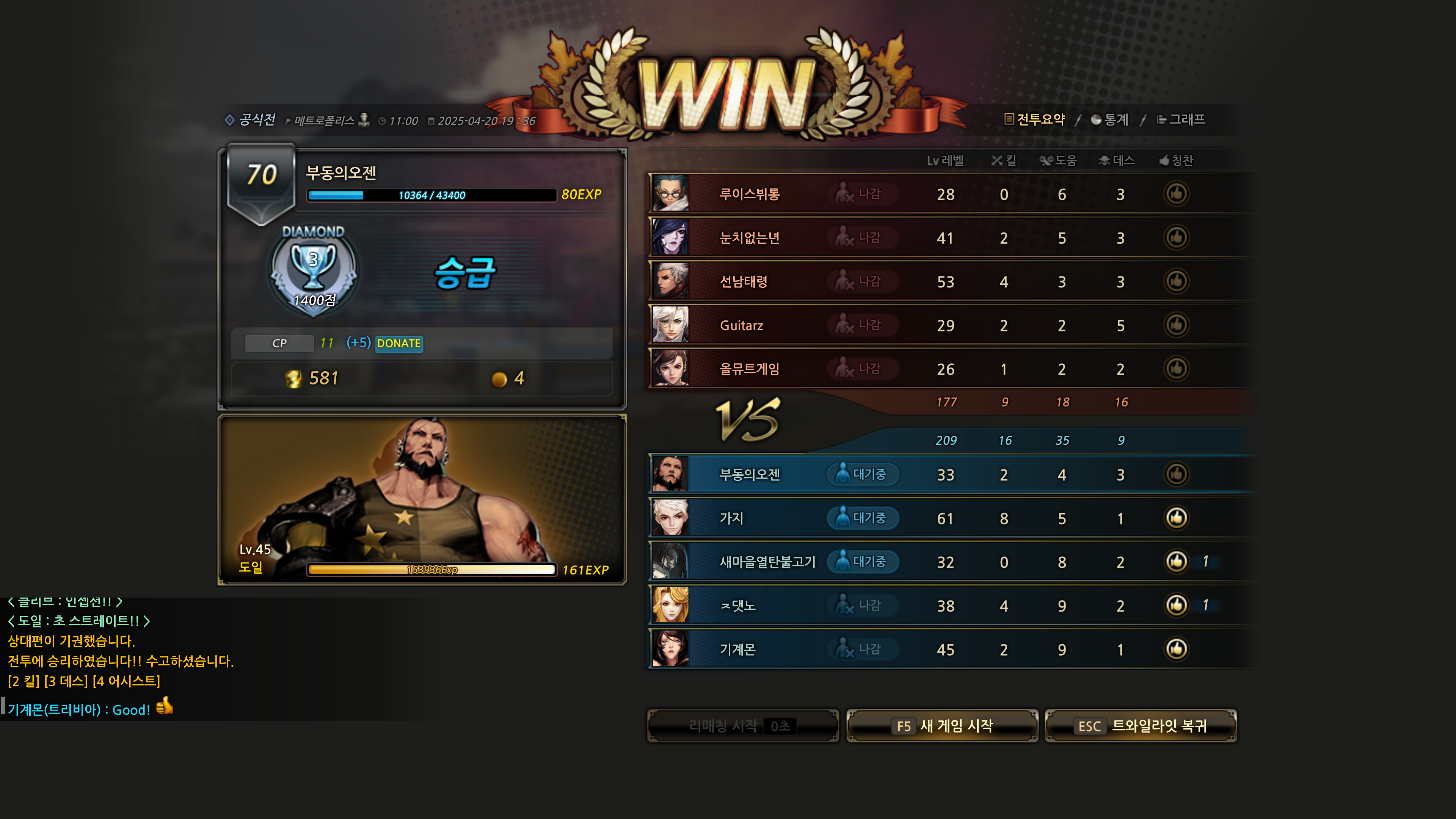
Task: Click the 리매칭 시작 rematch button
Action: (x=743, y=726)
